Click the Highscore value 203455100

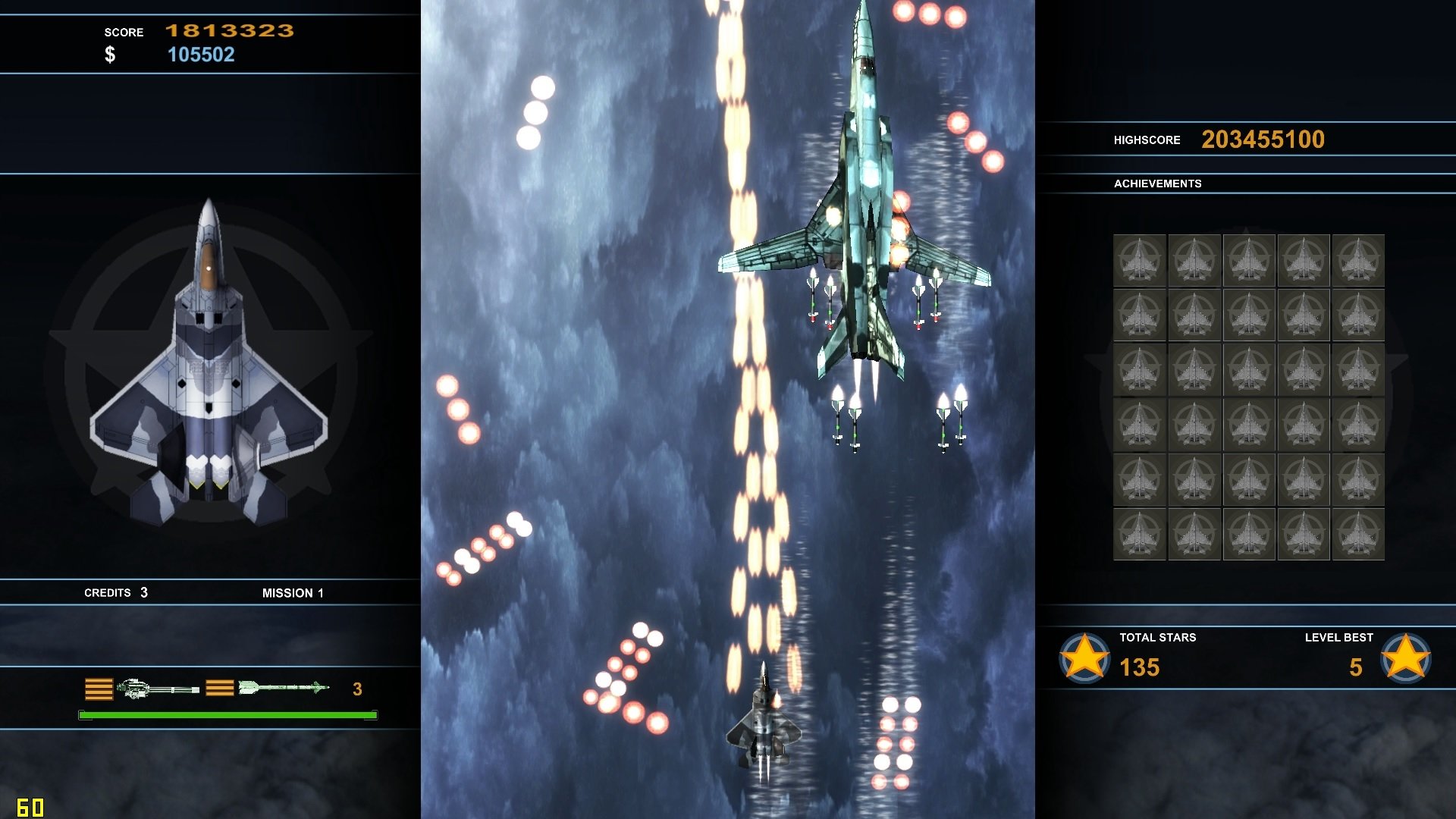click(x=1263, y=139)
